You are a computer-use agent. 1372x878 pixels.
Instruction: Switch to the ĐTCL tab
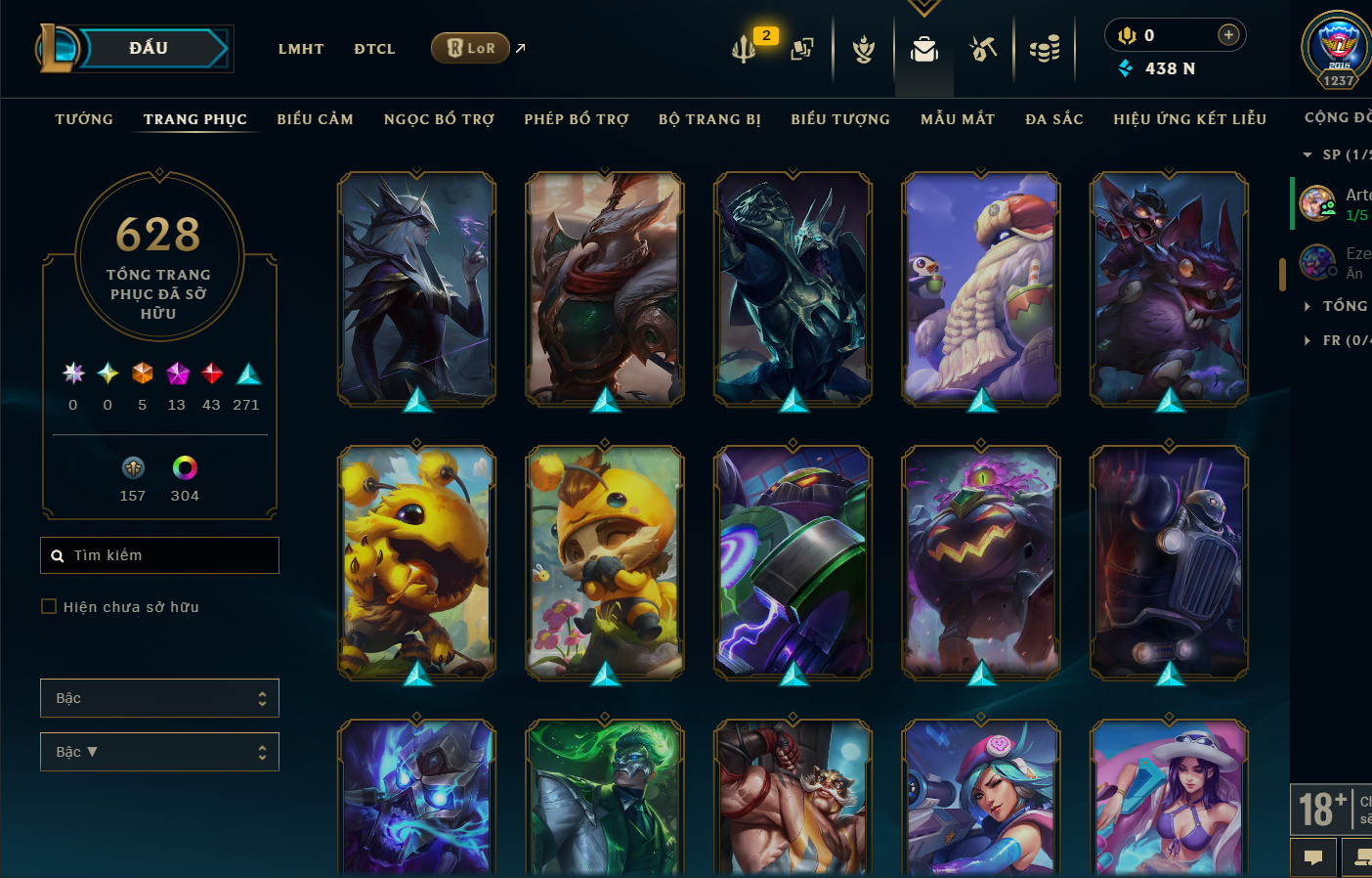(x=374, y=49)
